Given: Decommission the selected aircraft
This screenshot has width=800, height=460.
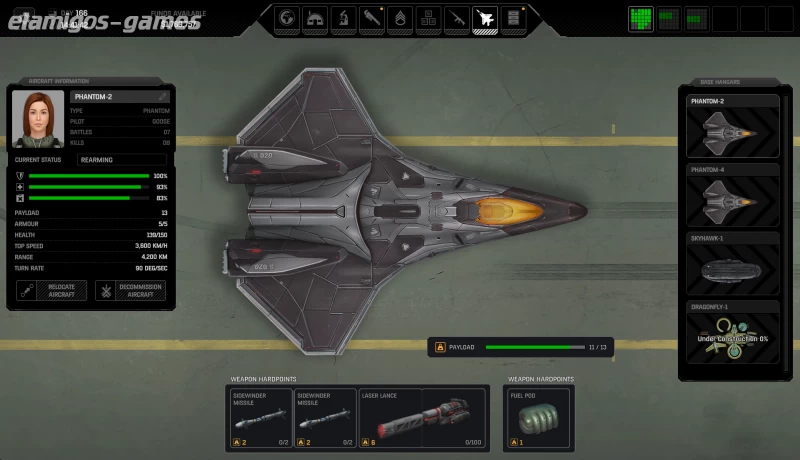Looking at the screenshot, I should point(130,291).
